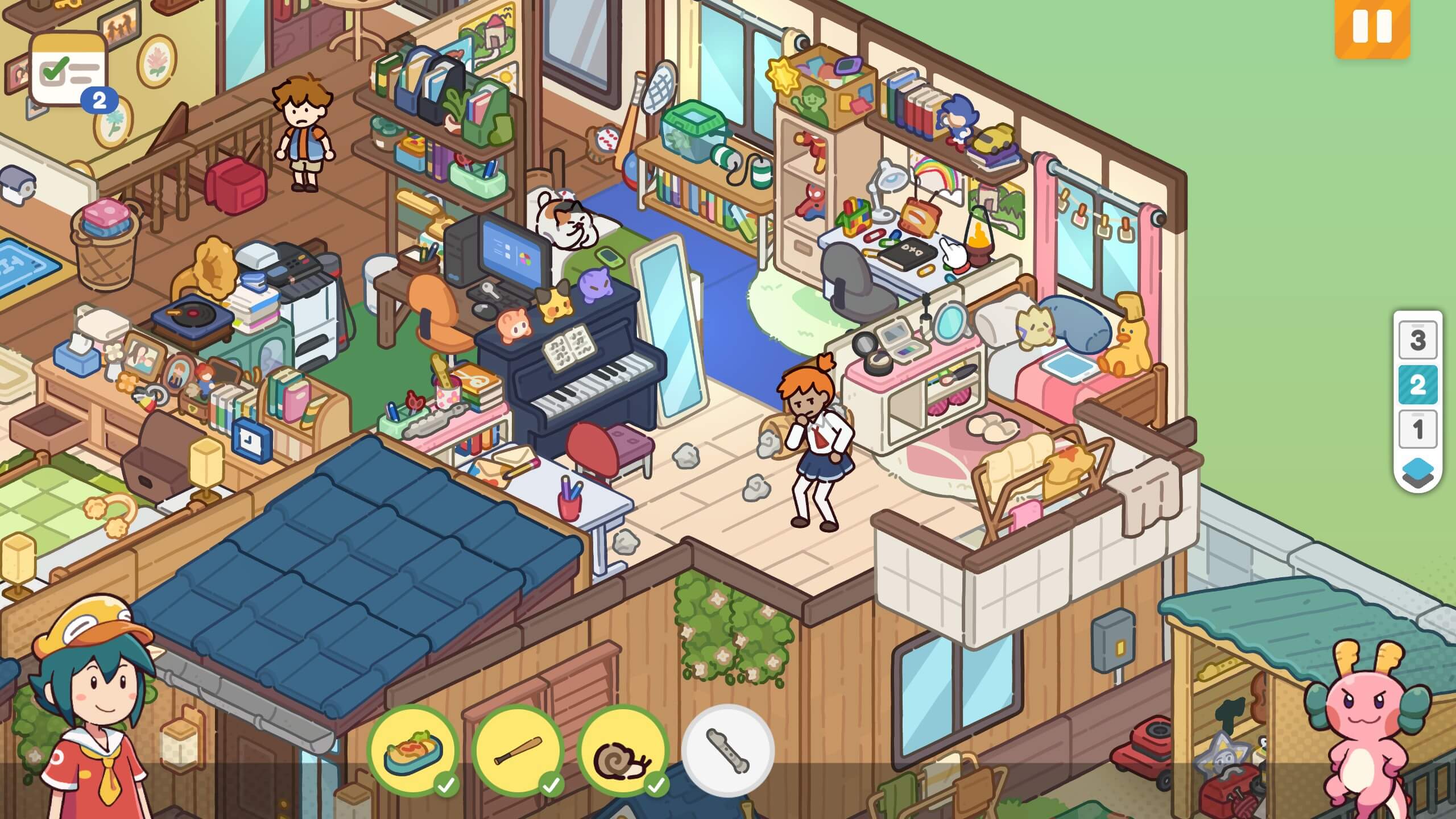Select floor 2 view

1417,385
